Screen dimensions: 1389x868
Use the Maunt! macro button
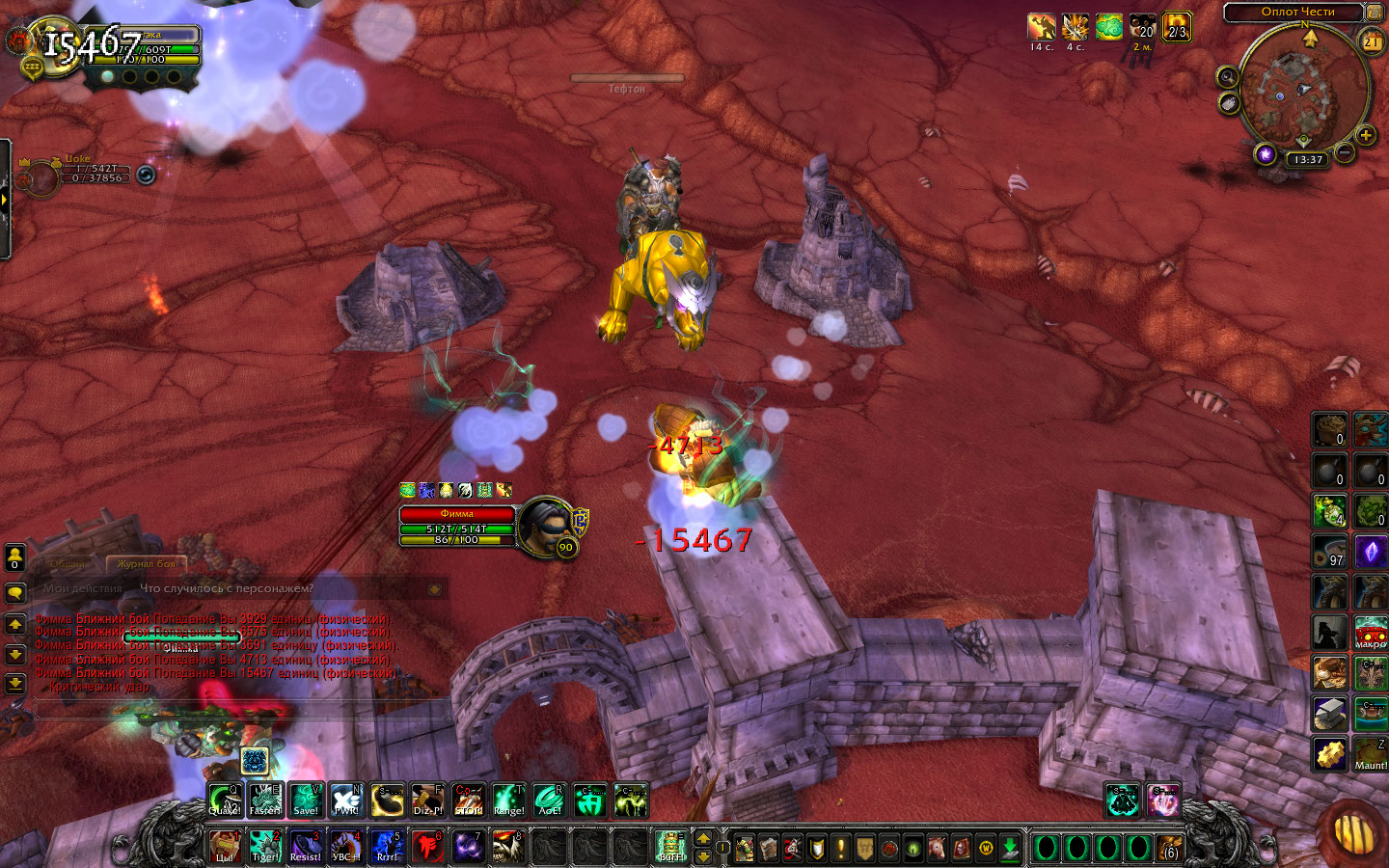pyautogui.click(x=1371, y=754)
